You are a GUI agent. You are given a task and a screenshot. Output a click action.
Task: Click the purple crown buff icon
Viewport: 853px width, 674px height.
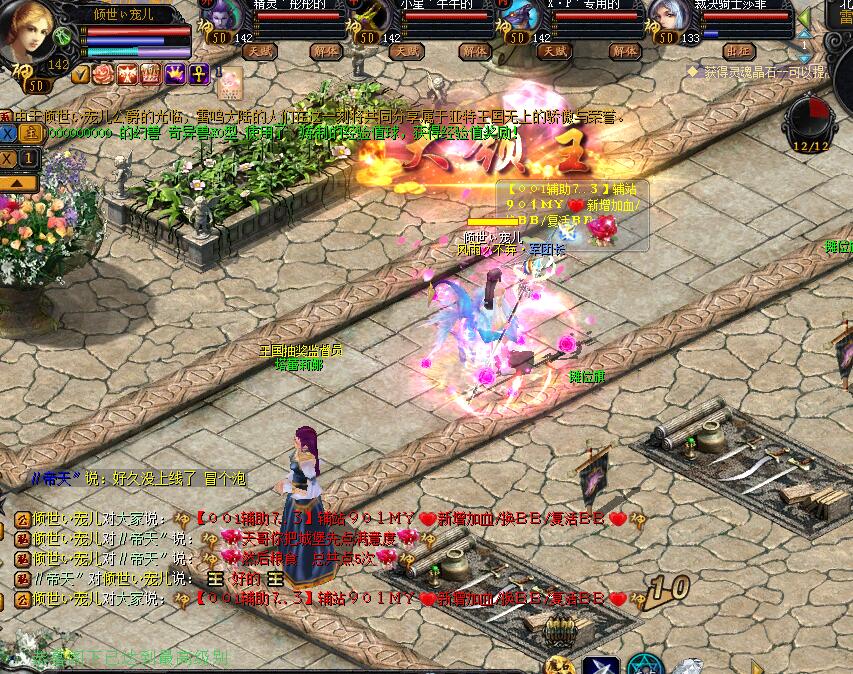point(175,74)
